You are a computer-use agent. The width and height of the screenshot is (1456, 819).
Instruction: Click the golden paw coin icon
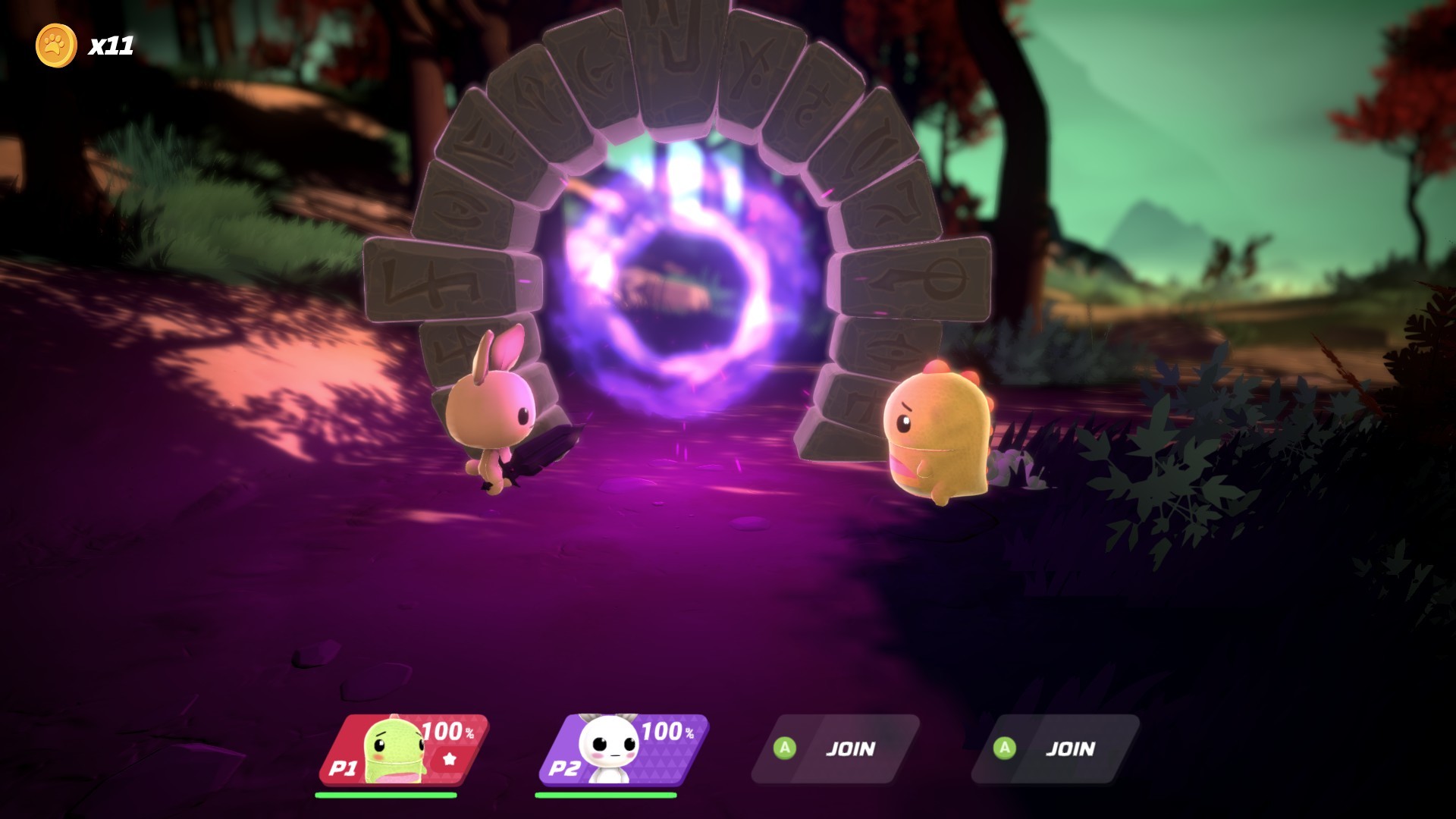(54, 45)
